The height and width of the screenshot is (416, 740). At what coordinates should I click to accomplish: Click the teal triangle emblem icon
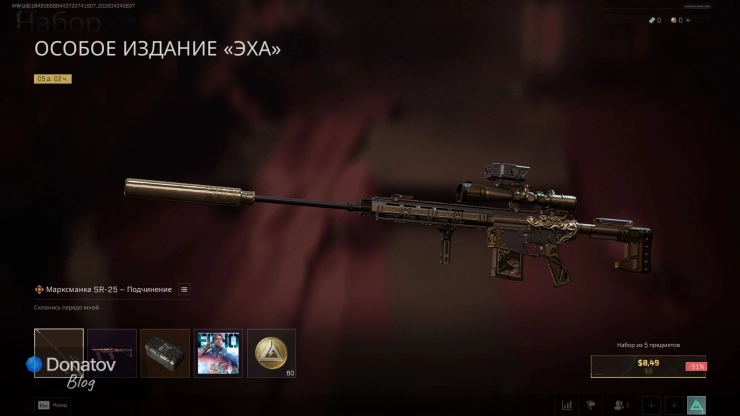pyautogui.click(x=697, y=405)
